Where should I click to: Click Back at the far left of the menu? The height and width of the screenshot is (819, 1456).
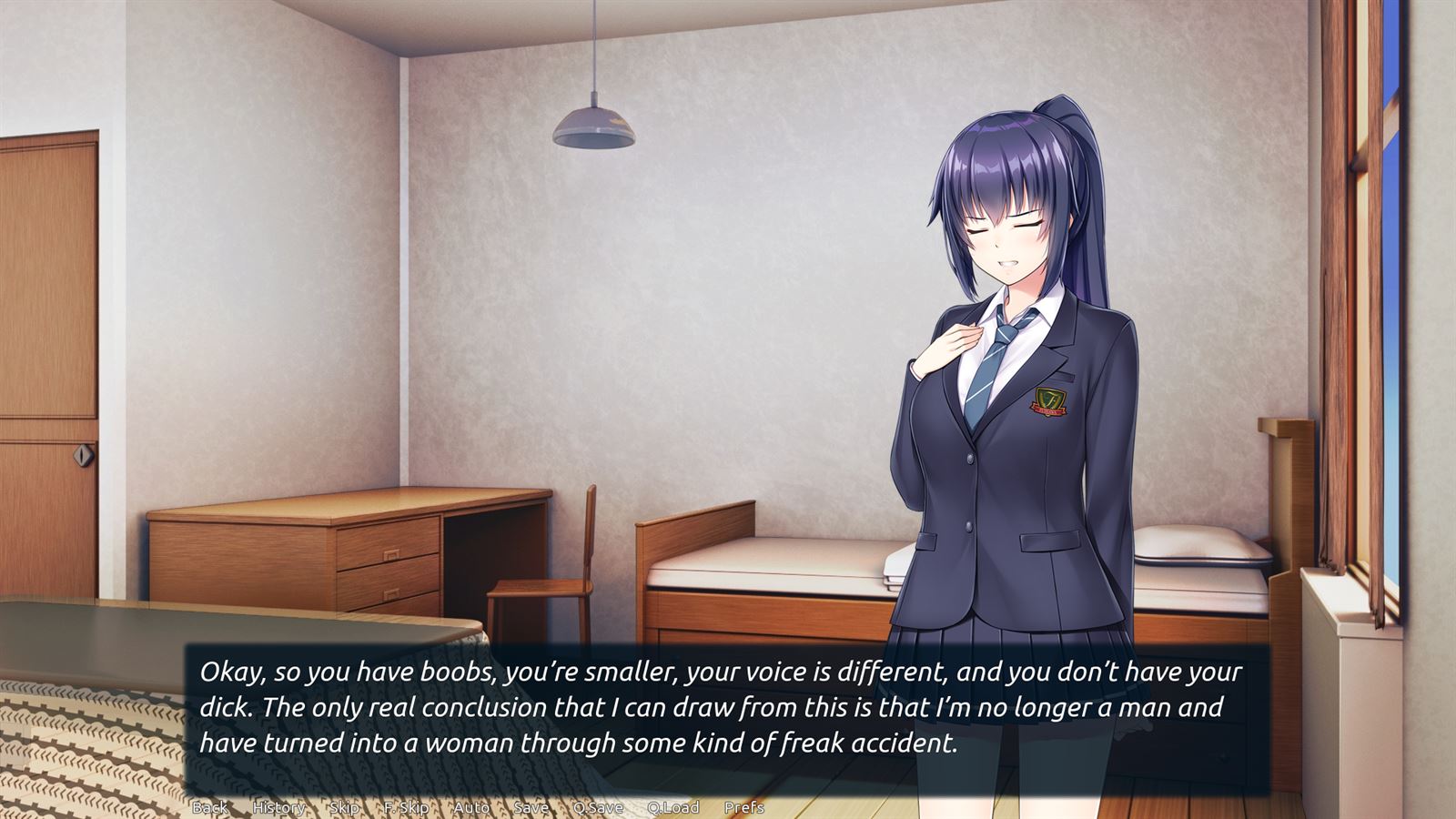coord(212,807)
